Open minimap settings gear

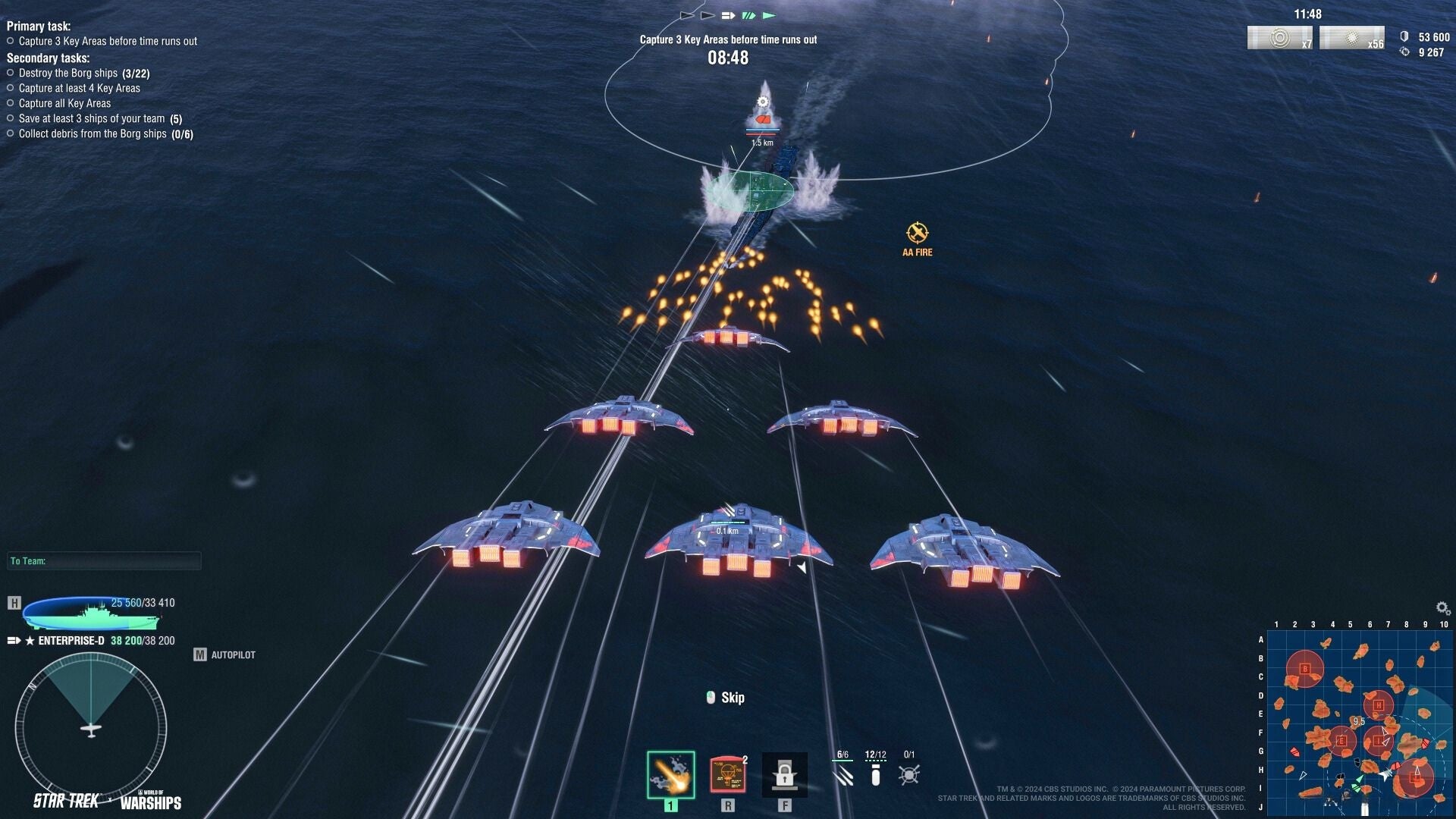point(1442,608)
